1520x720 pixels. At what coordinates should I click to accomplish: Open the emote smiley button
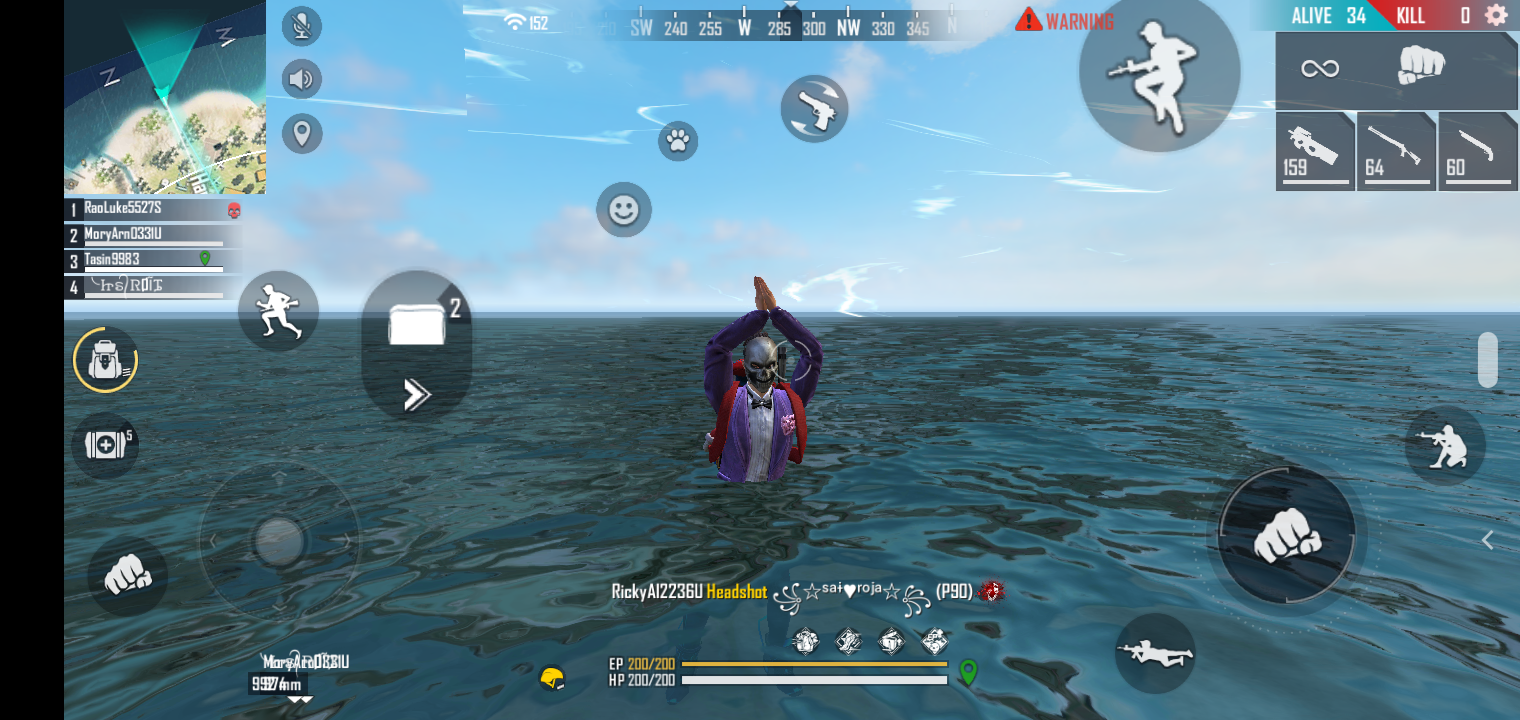pyautogui.click(x=624, y=210)
